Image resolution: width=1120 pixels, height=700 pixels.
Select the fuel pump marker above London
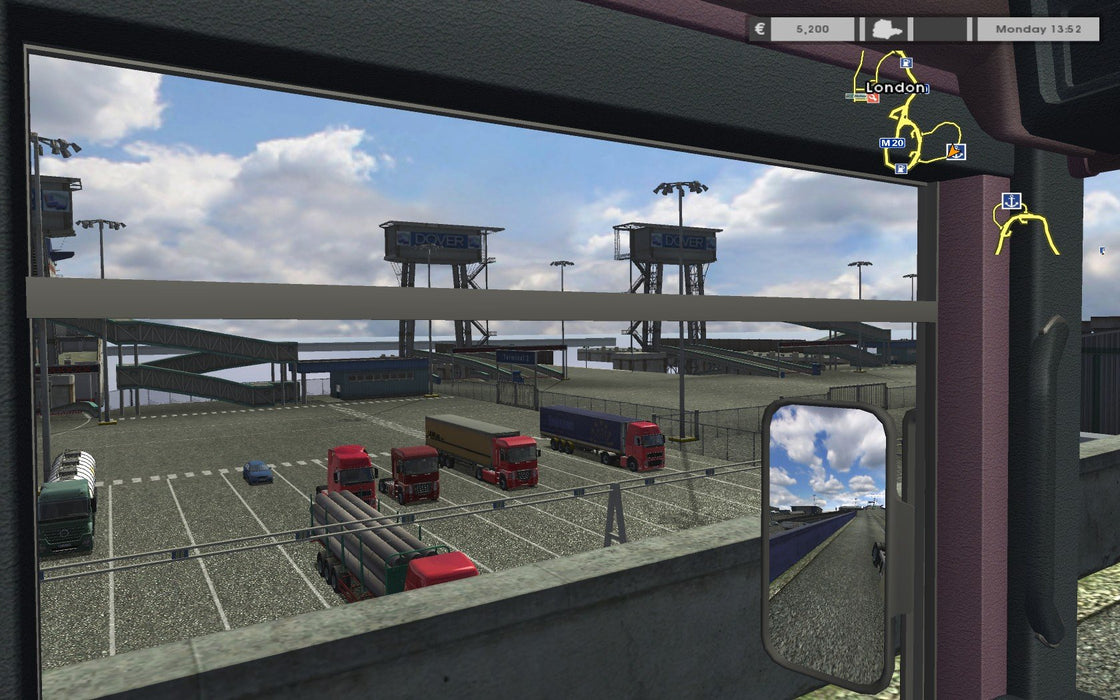[906, 64]
